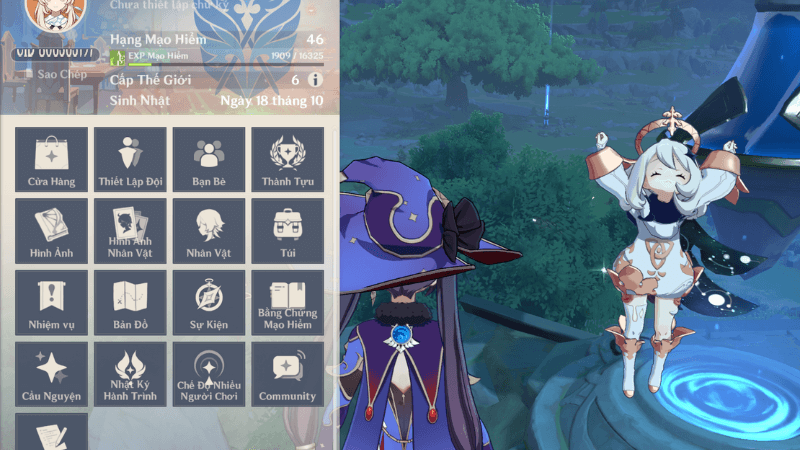800x450 pixels.
Task: Open the Hình Ảnh photo menu
Action: 52,231
